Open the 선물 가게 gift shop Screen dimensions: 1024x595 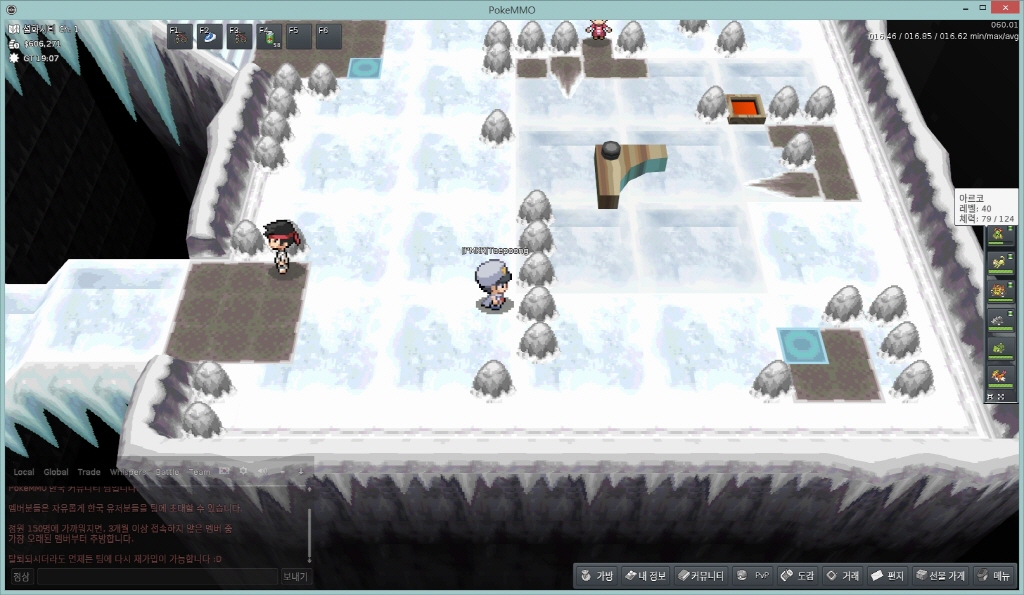[940, 576]
